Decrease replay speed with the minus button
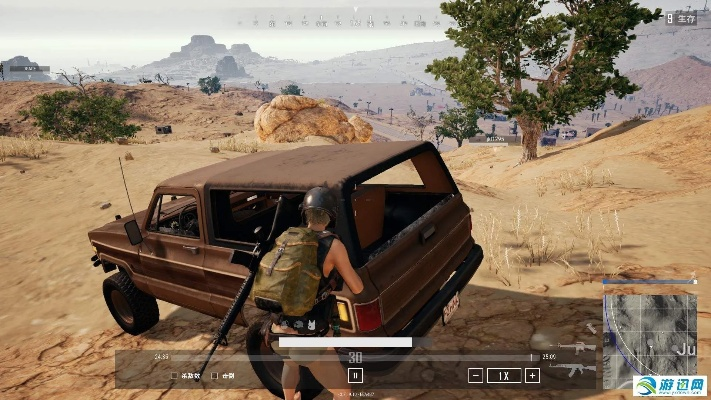The image size is (711, 400). (x=475, y=376)
